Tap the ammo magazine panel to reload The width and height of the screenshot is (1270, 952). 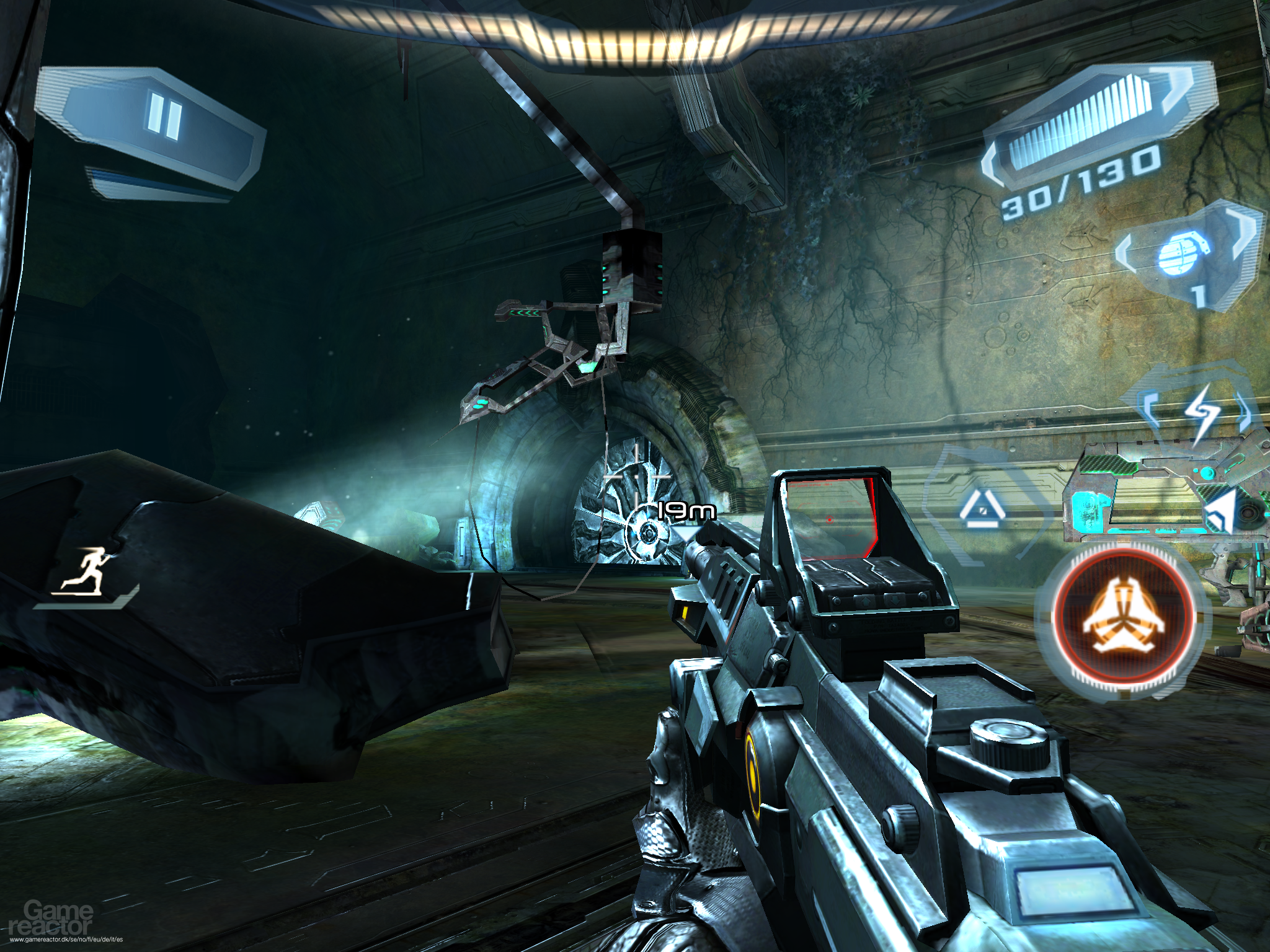pos(1080,131)
